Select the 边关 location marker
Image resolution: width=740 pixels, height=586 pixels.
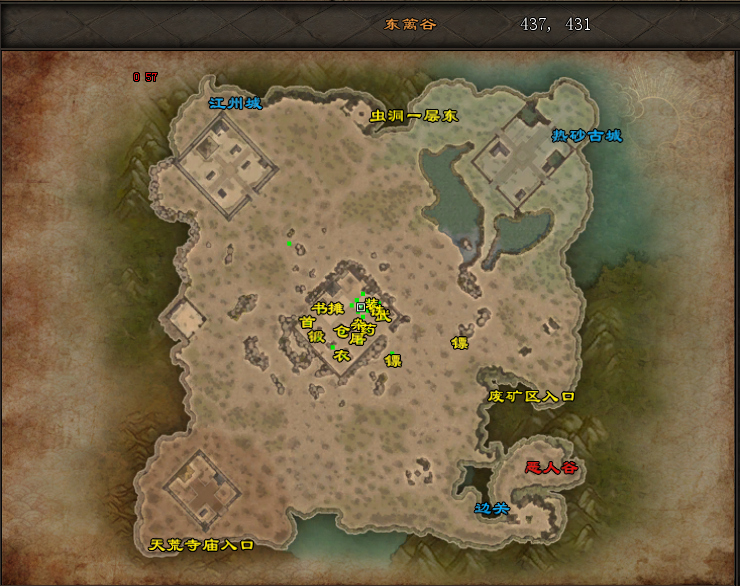[x=492, y=509]
